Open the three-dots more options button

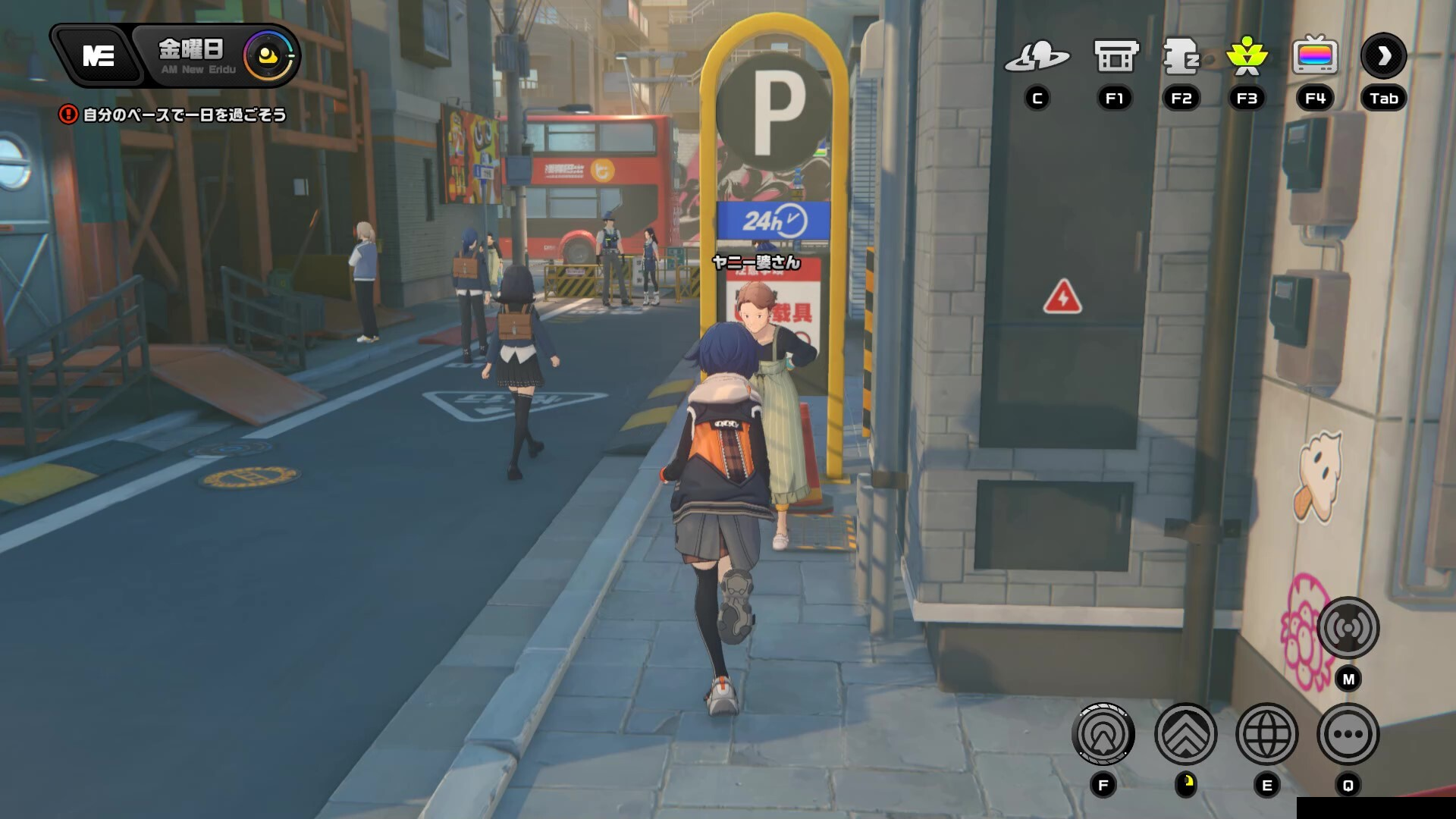(1348, 734)
